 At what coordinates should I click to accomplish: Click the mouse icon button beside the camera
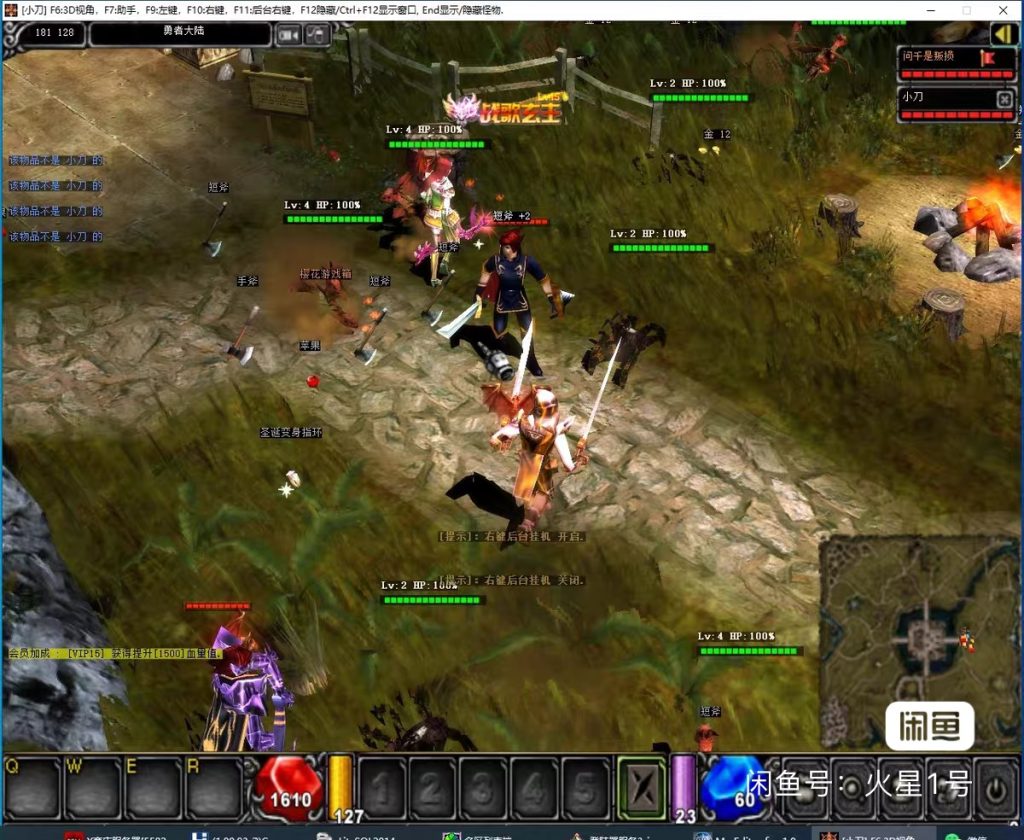coord(318,35)
